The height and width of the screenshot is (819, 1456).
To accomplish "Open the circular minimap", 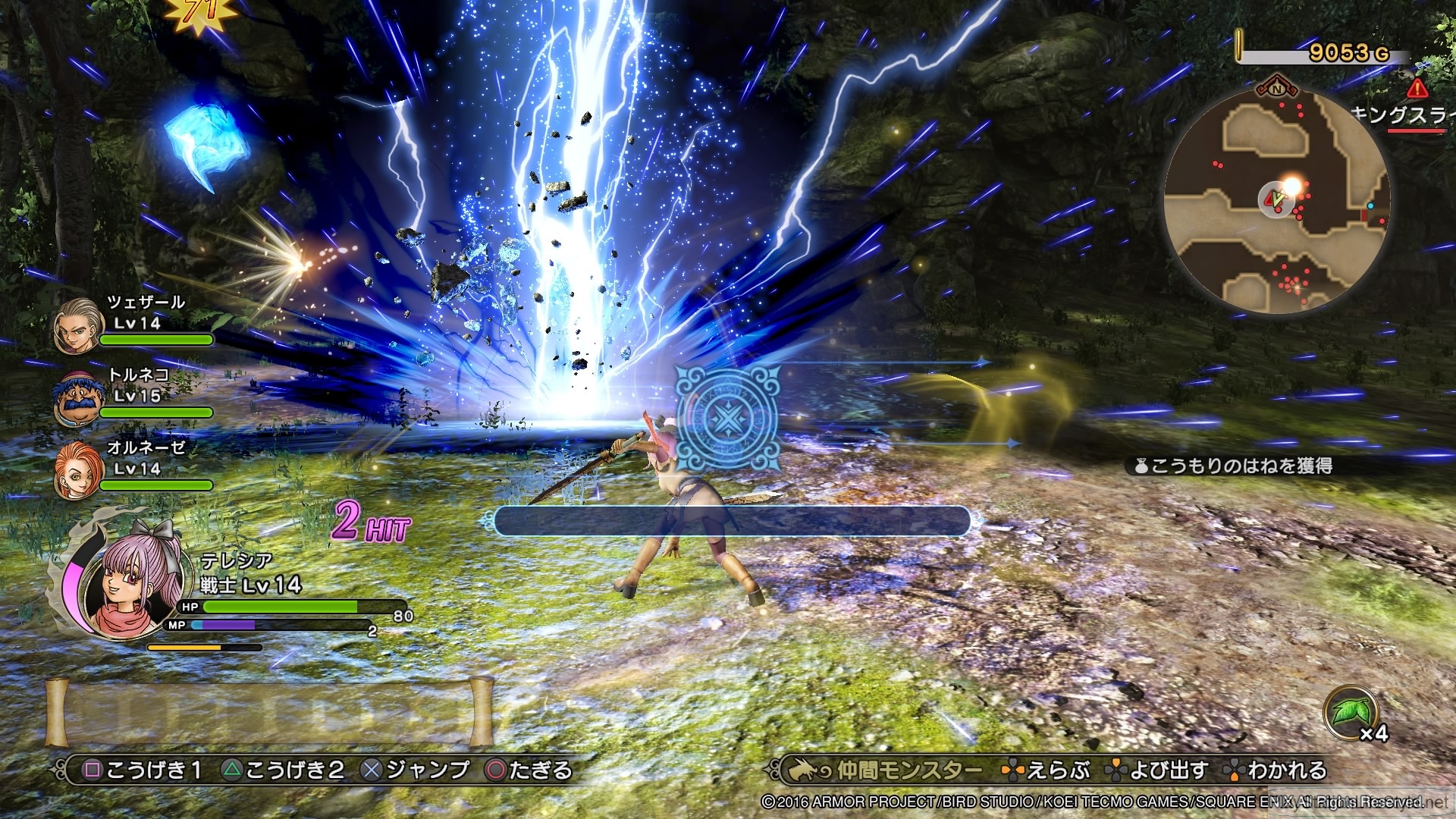I will click(x=1277, y=199).
